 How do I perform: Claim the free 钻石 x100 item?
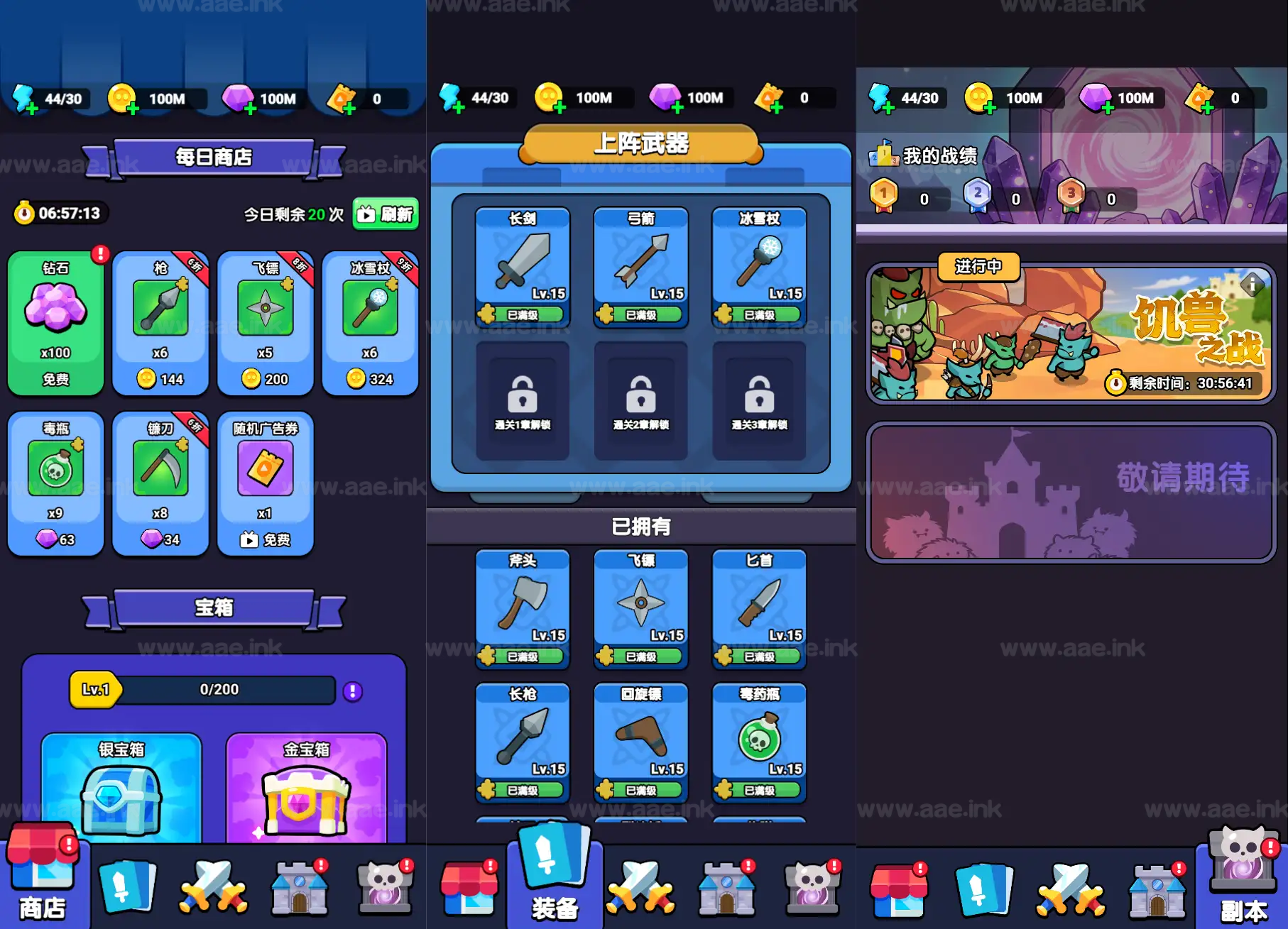[55, 323]
